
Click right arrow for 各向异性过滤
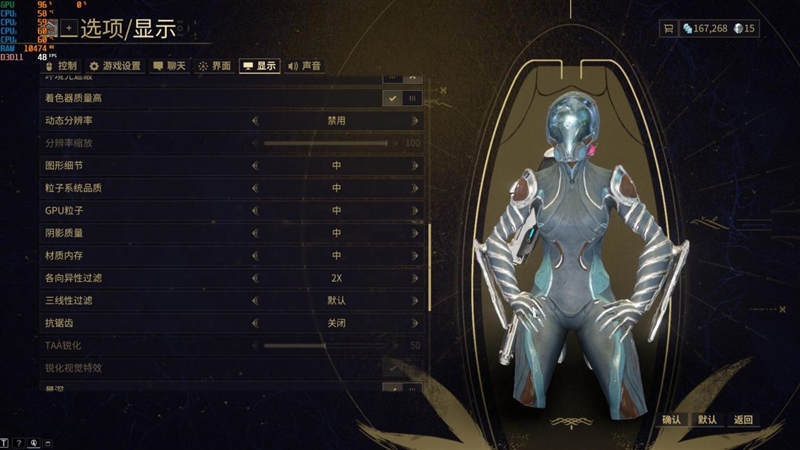[415, 278]
